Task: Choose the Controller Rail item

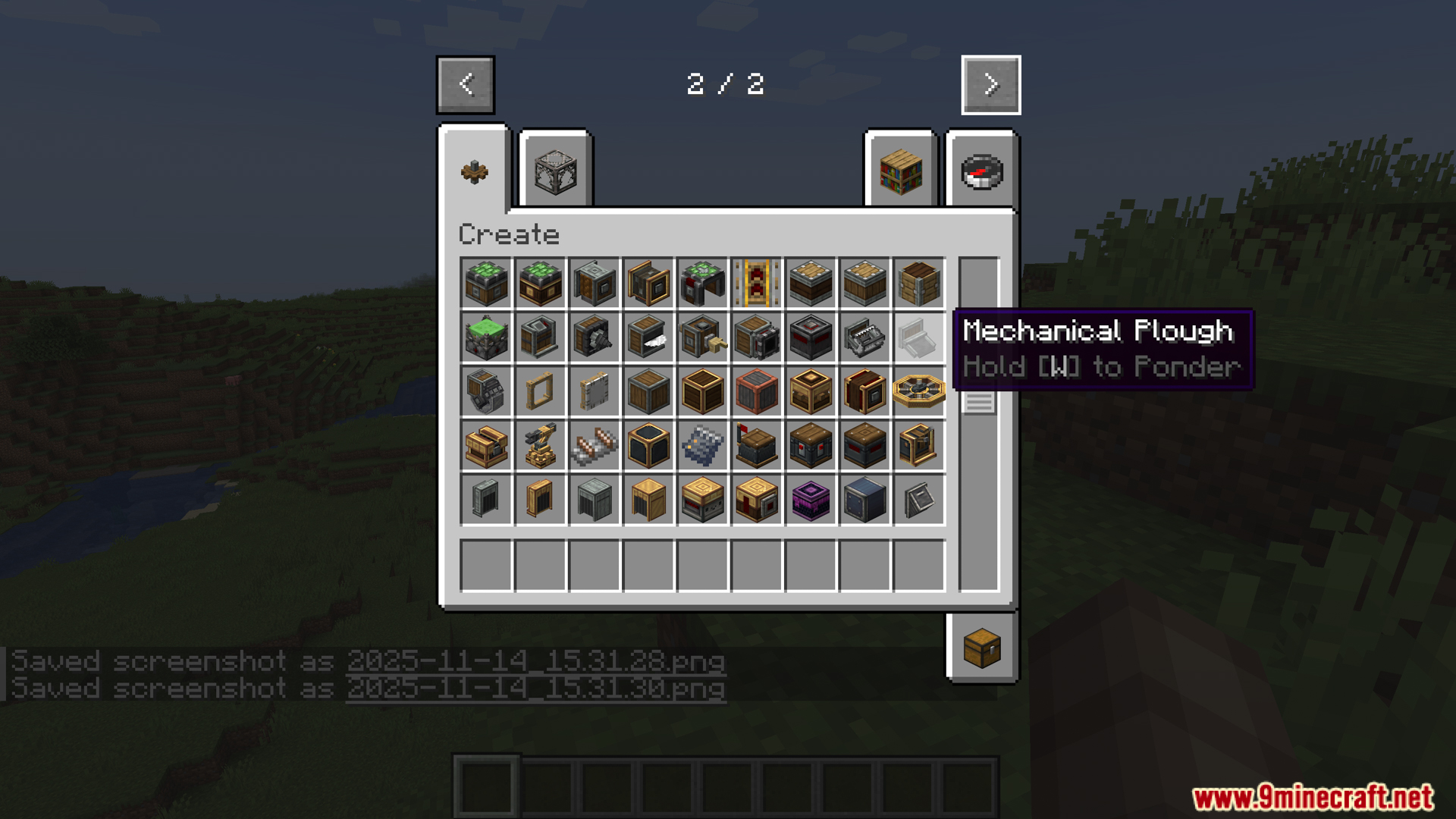Action: click(x=756, y=283)
